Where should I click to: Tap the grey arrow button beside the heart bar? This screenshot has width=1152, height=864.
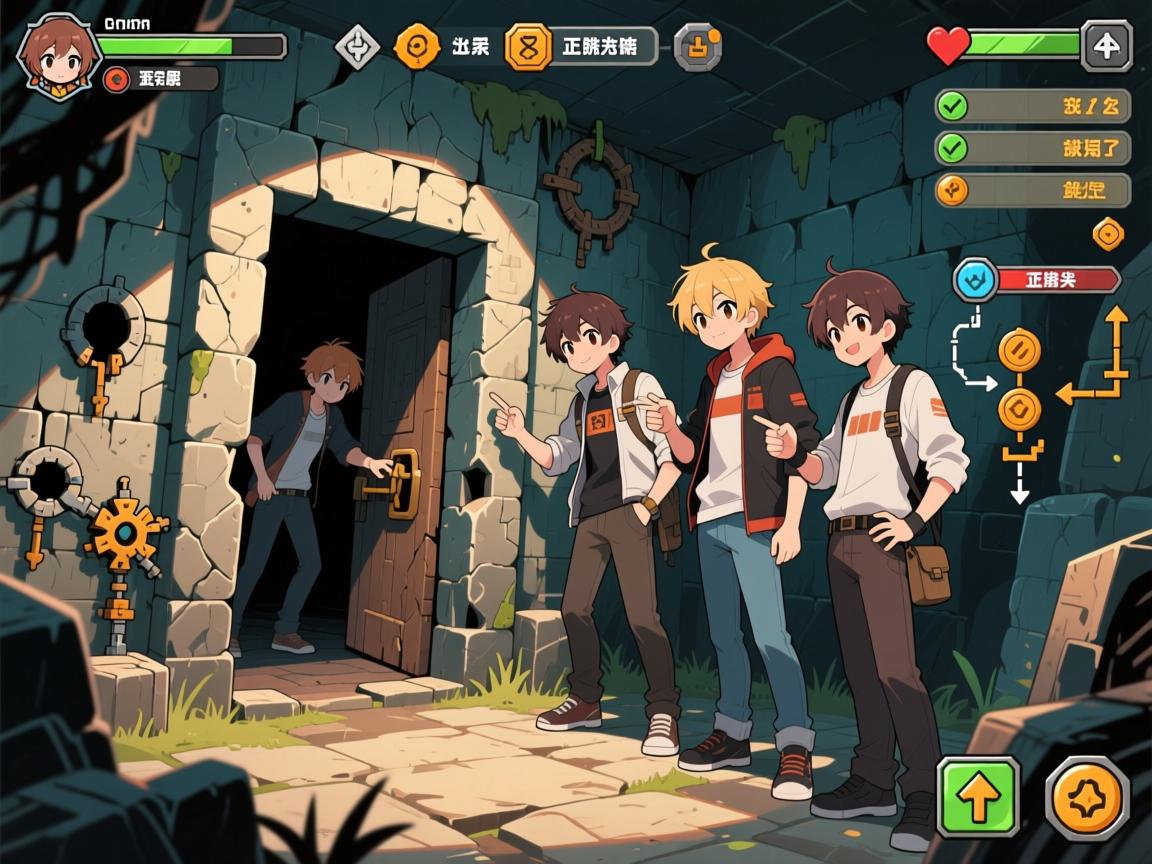pos(1106,46)
